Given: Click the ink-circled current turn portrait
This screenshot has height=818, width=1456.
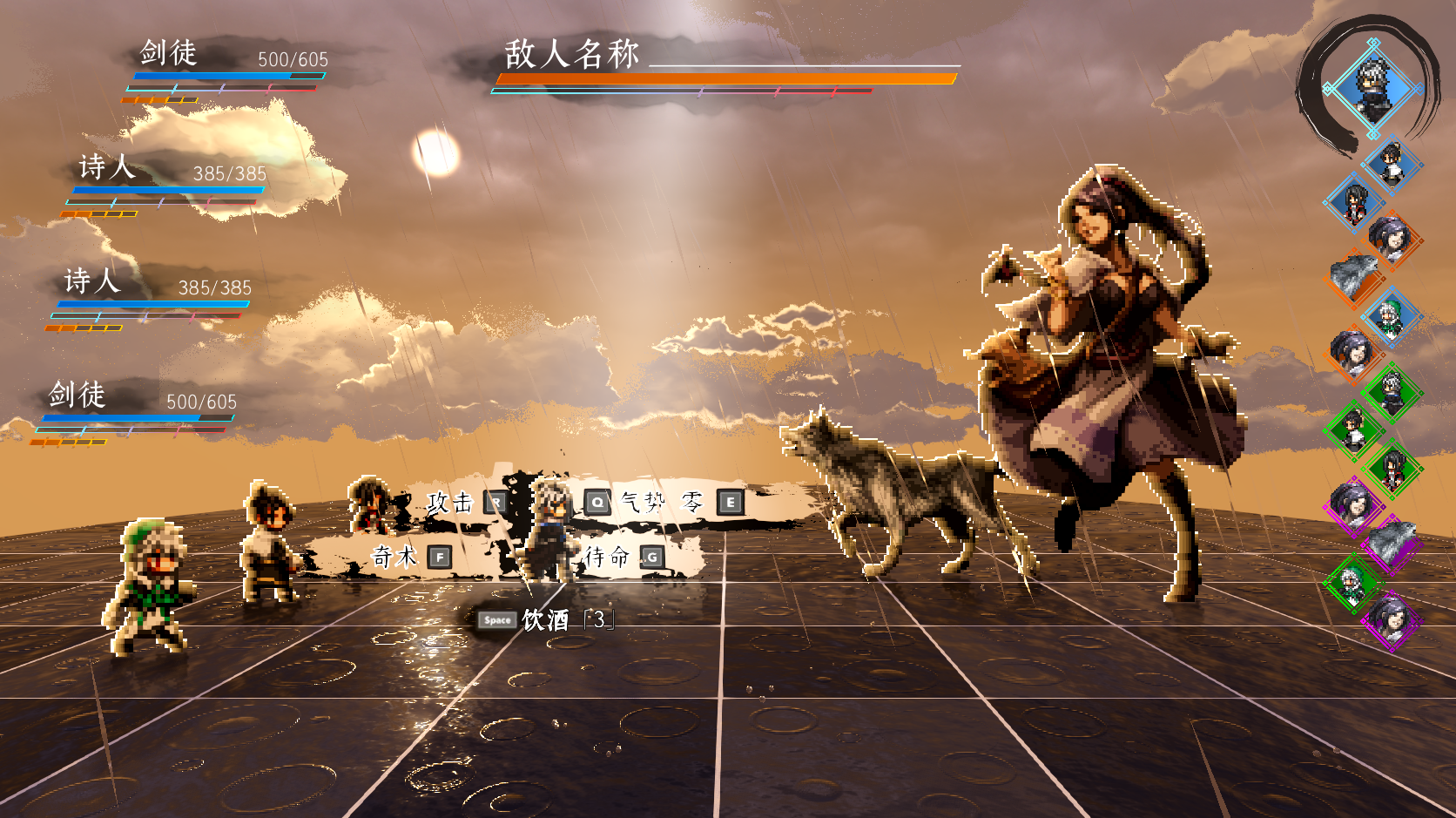Looking at the screenshot, I should pos(1373,88).
